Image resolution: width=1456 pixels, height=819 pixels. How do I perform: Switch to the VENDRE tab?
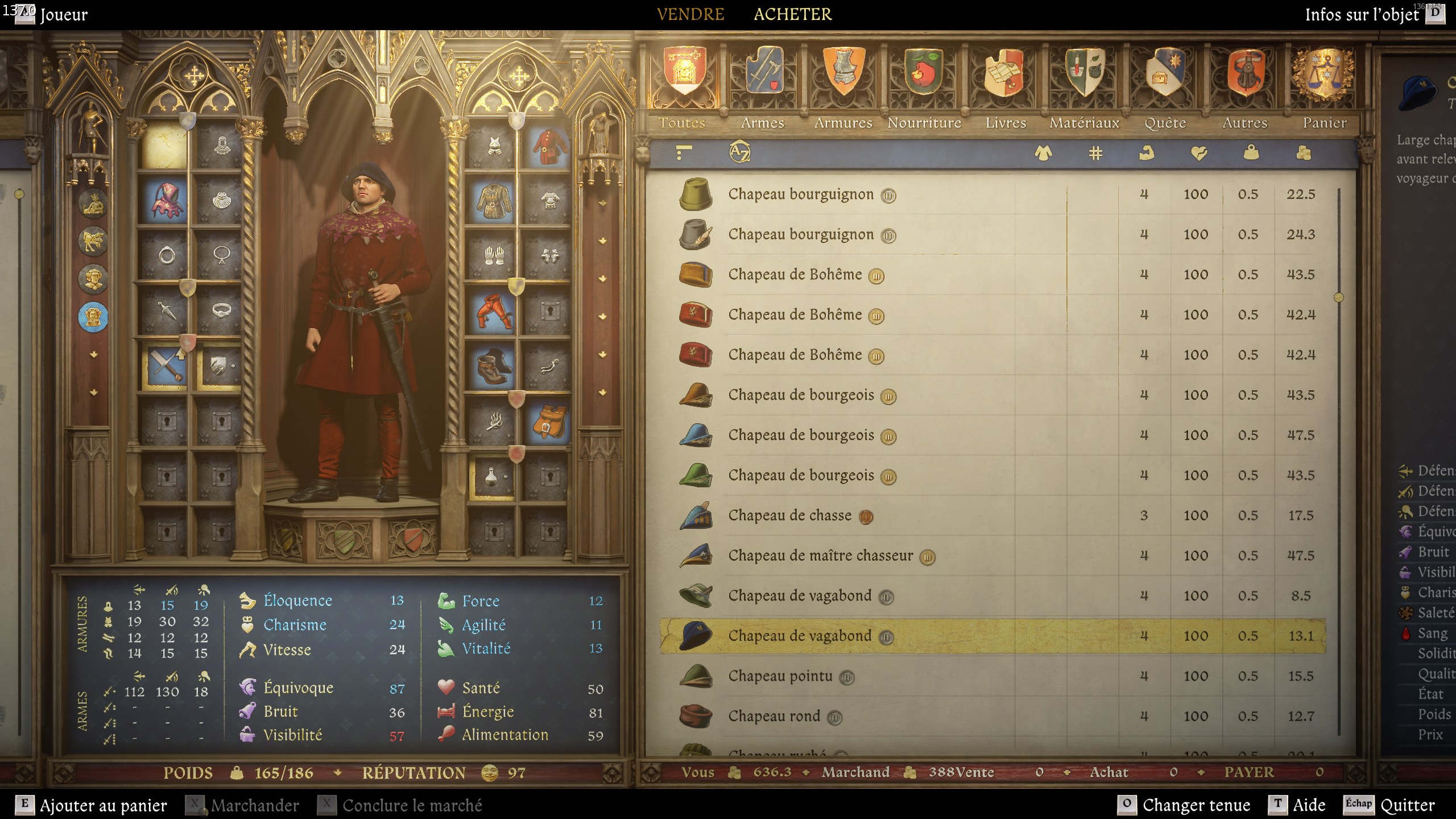click(x=690, y=14)
